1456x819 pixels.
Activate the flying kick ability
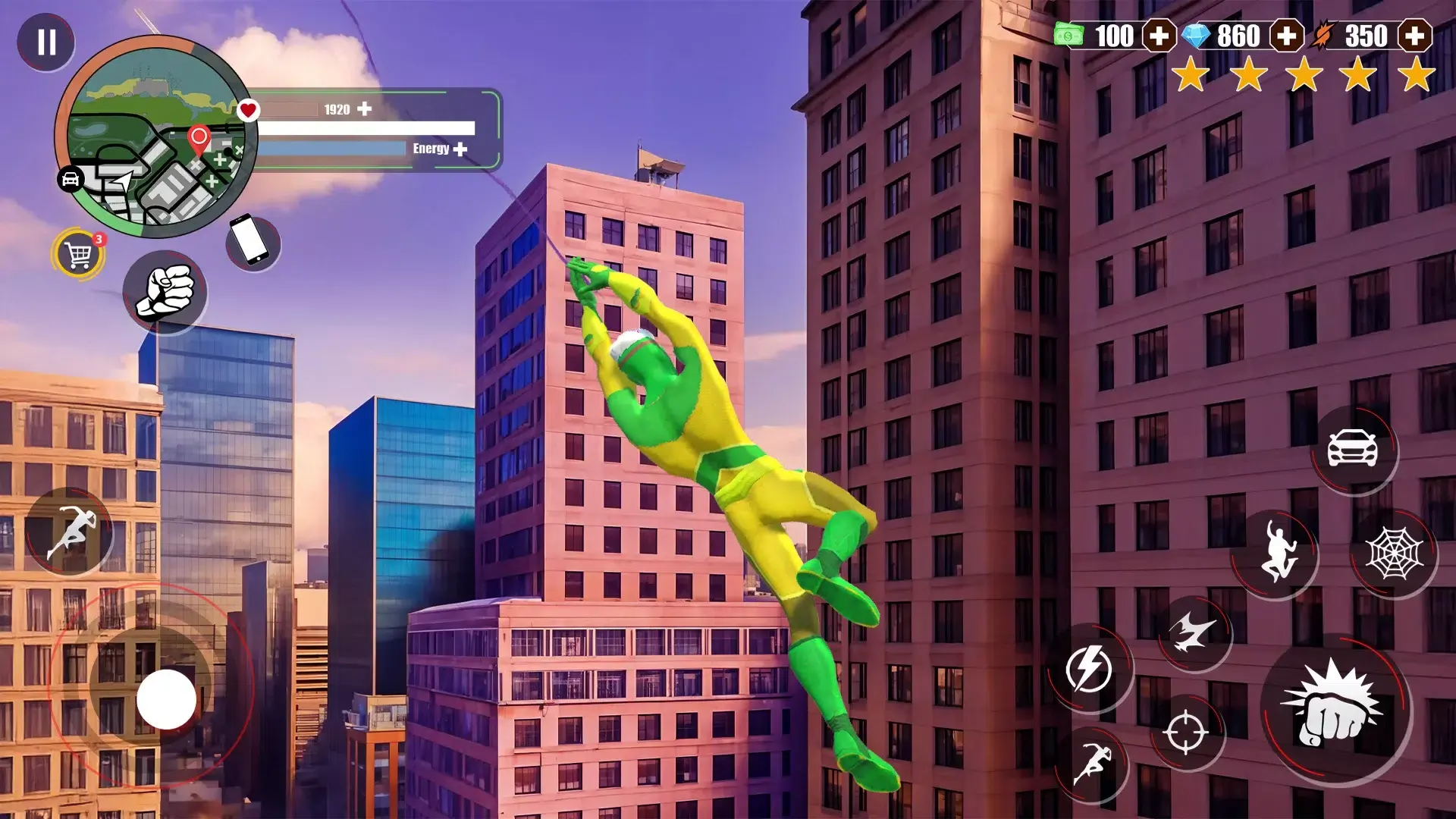point(1194,632)
